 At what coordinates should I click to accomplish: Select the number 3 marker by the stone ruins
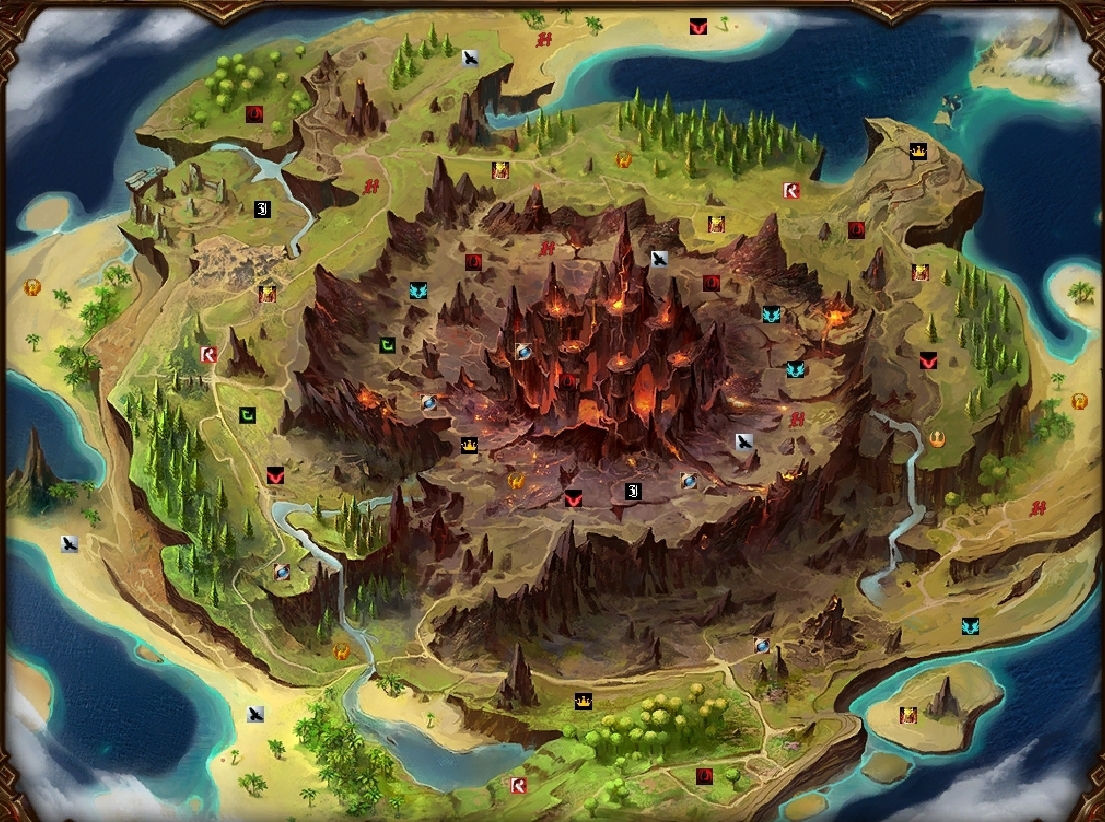261,209
